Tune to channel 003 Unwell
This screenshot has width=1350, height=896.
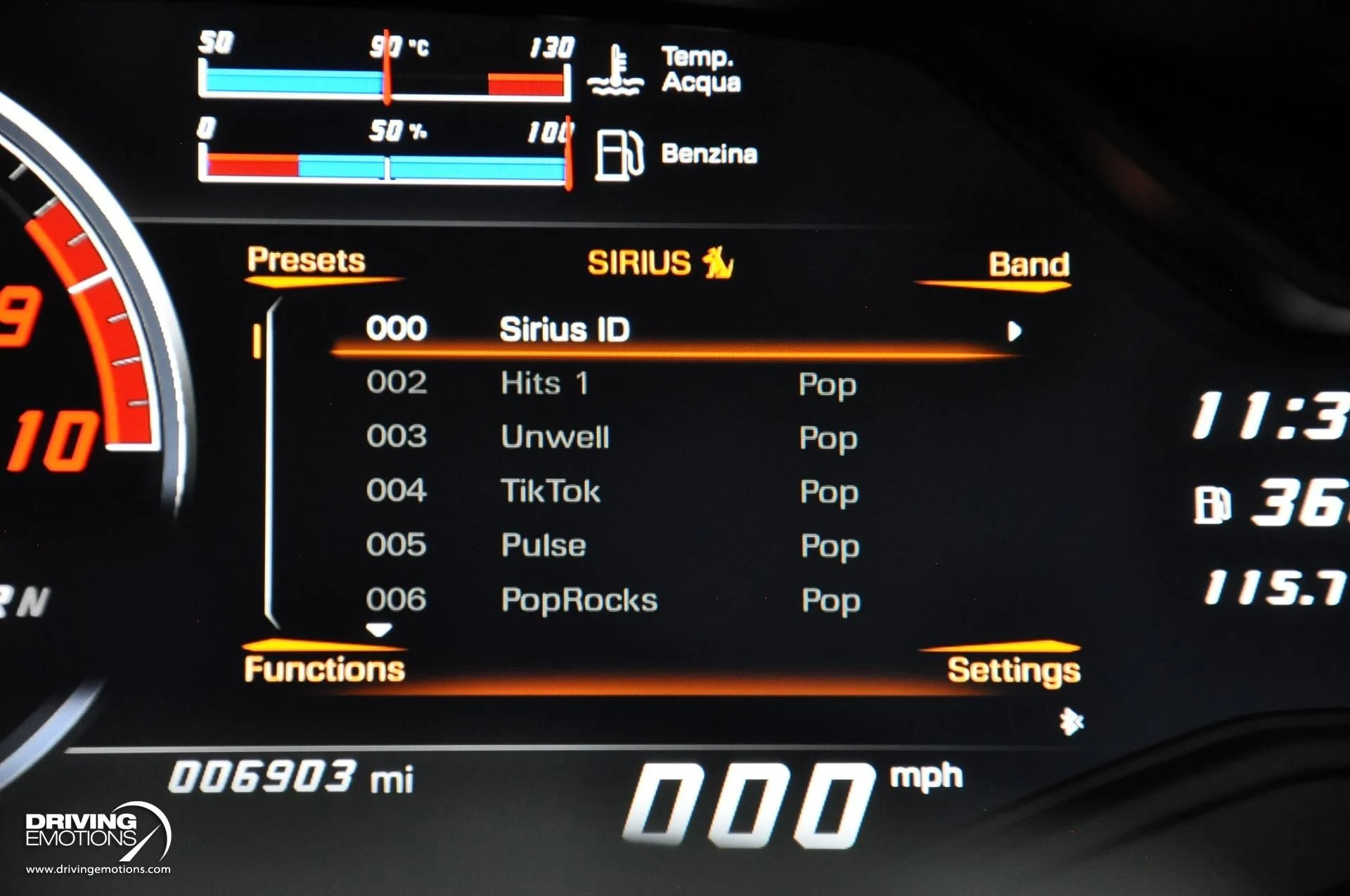pos(555,437)
